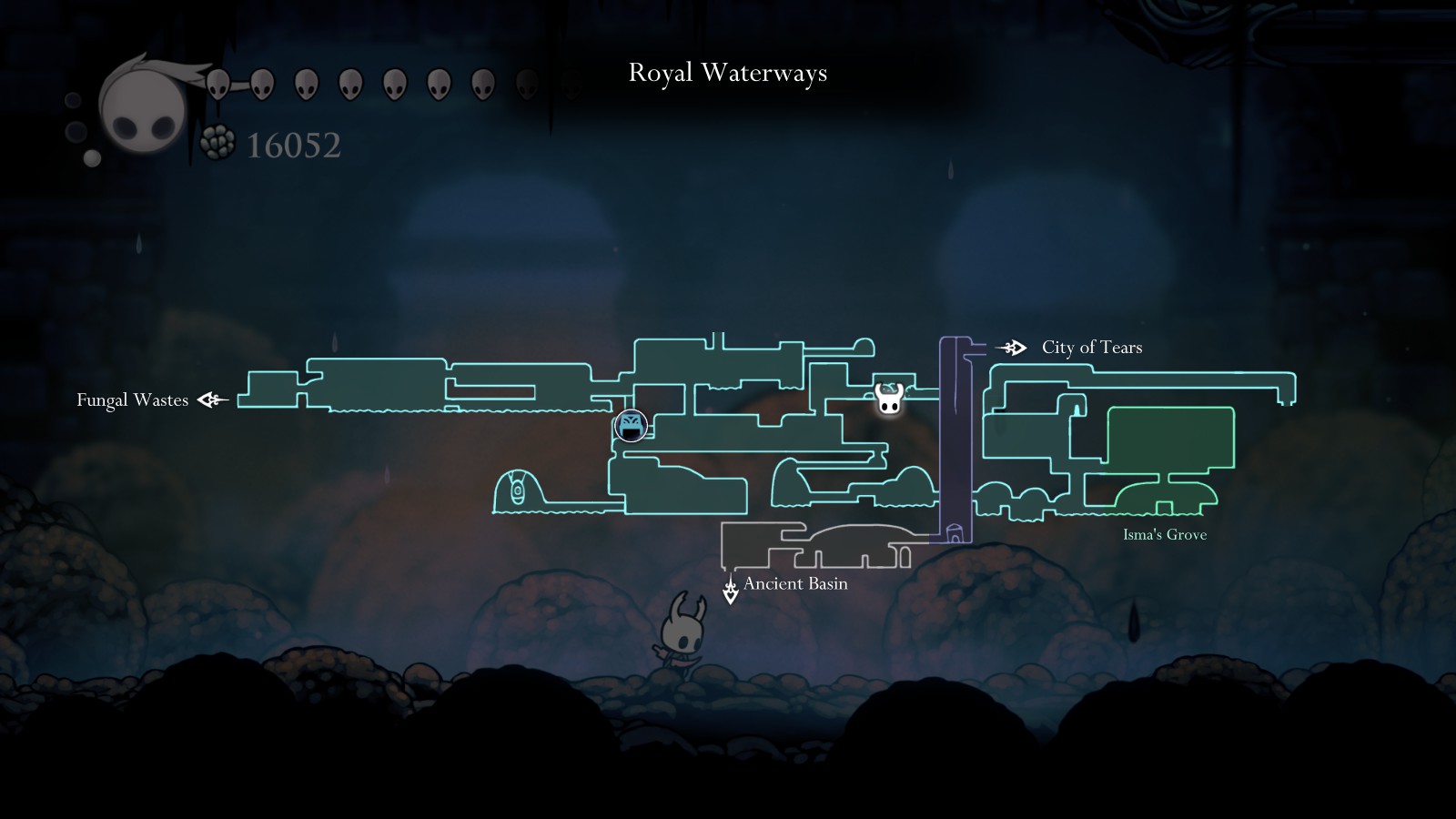This screenshot has height=819, width=1456.
Task: Click the Isma's Grove area label
Action: (x=1164, y=535)
